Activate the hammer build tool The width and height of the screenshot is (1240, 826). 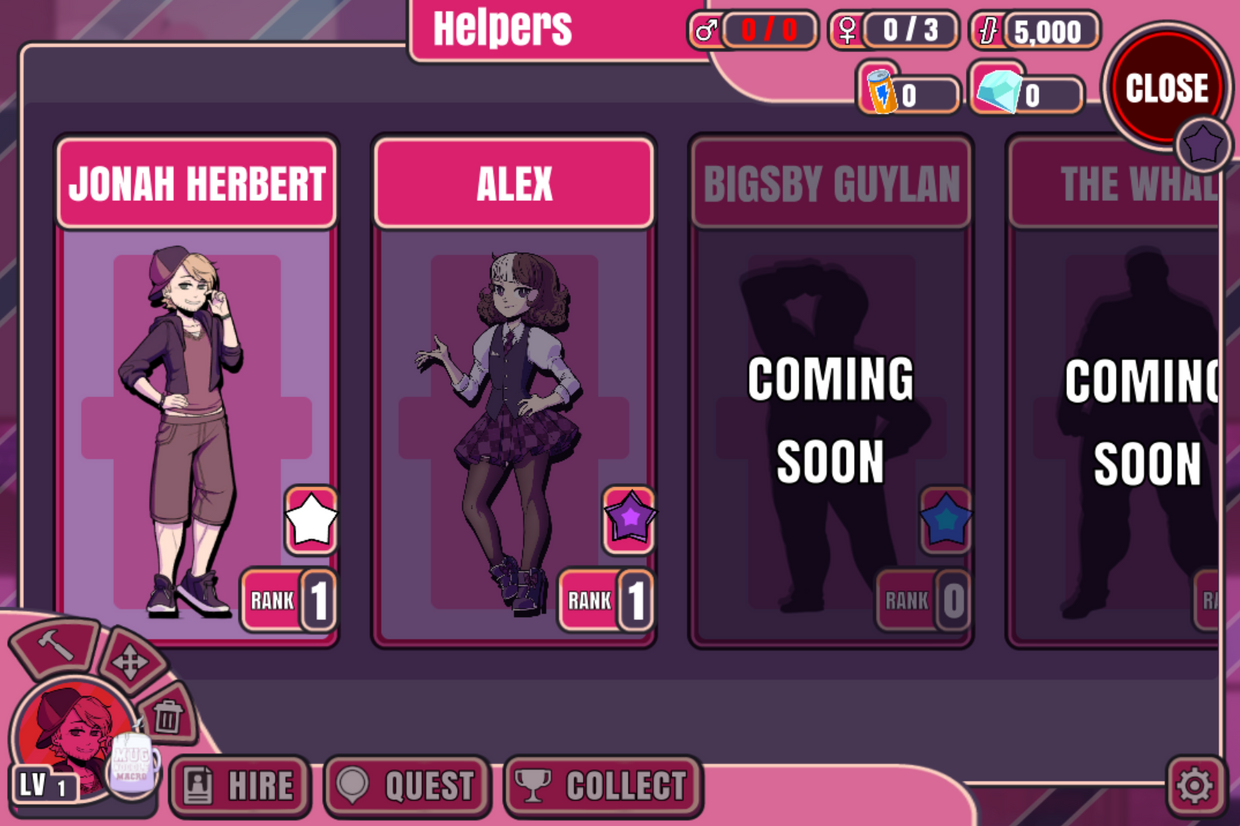coord(54,648)
